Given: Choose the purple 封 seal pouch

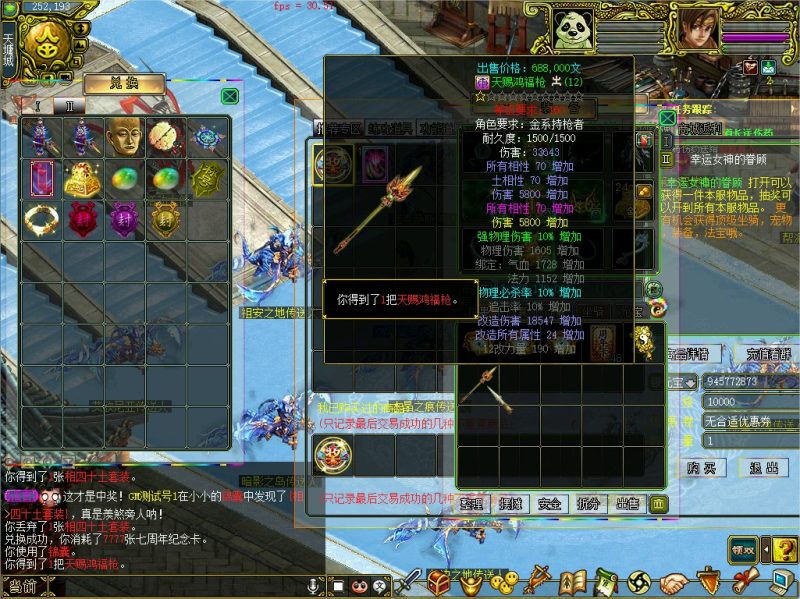Looking at the screenshot, I should (x=123, y=218).
